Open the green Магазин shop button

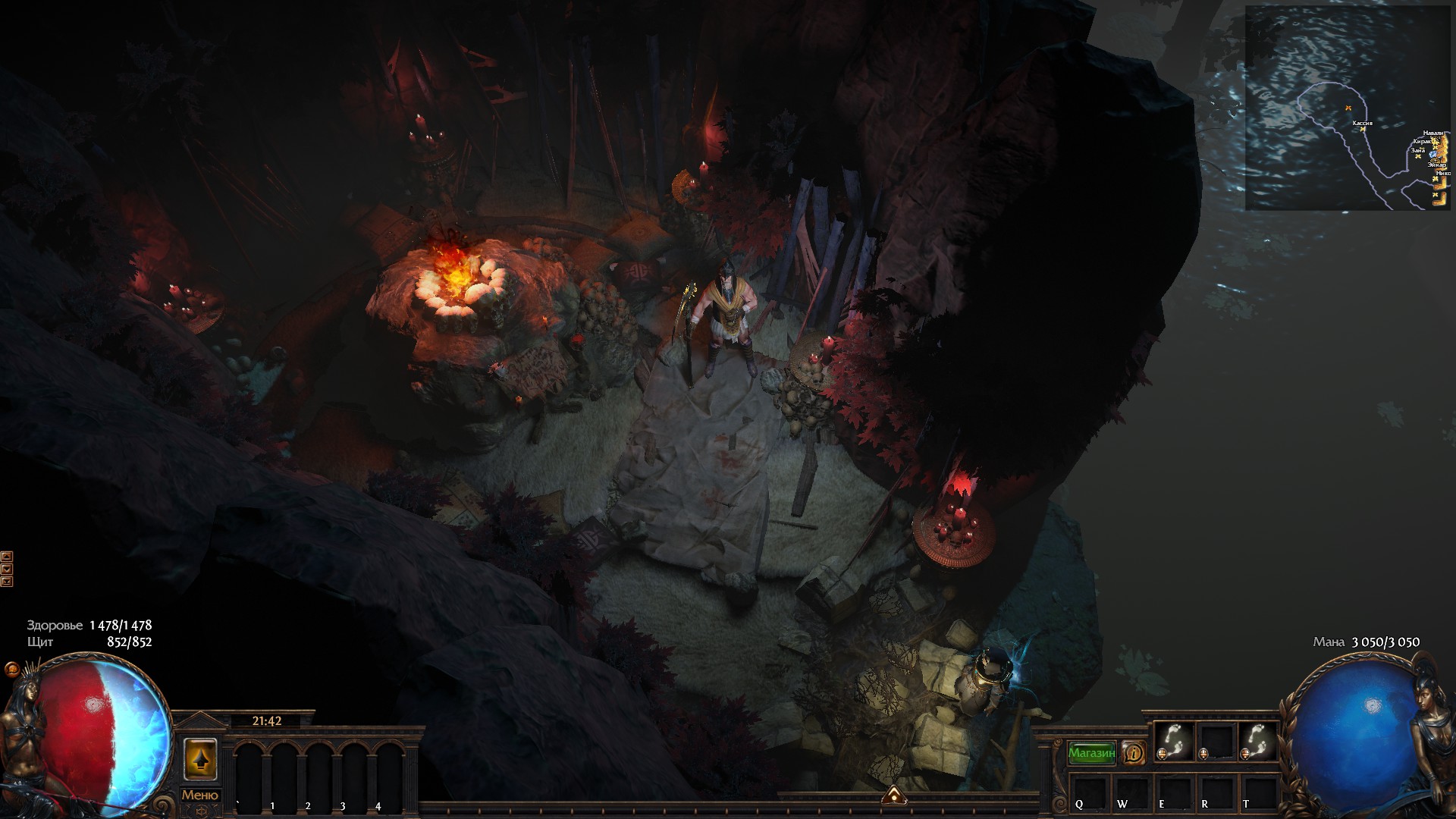coord(1091,753)
